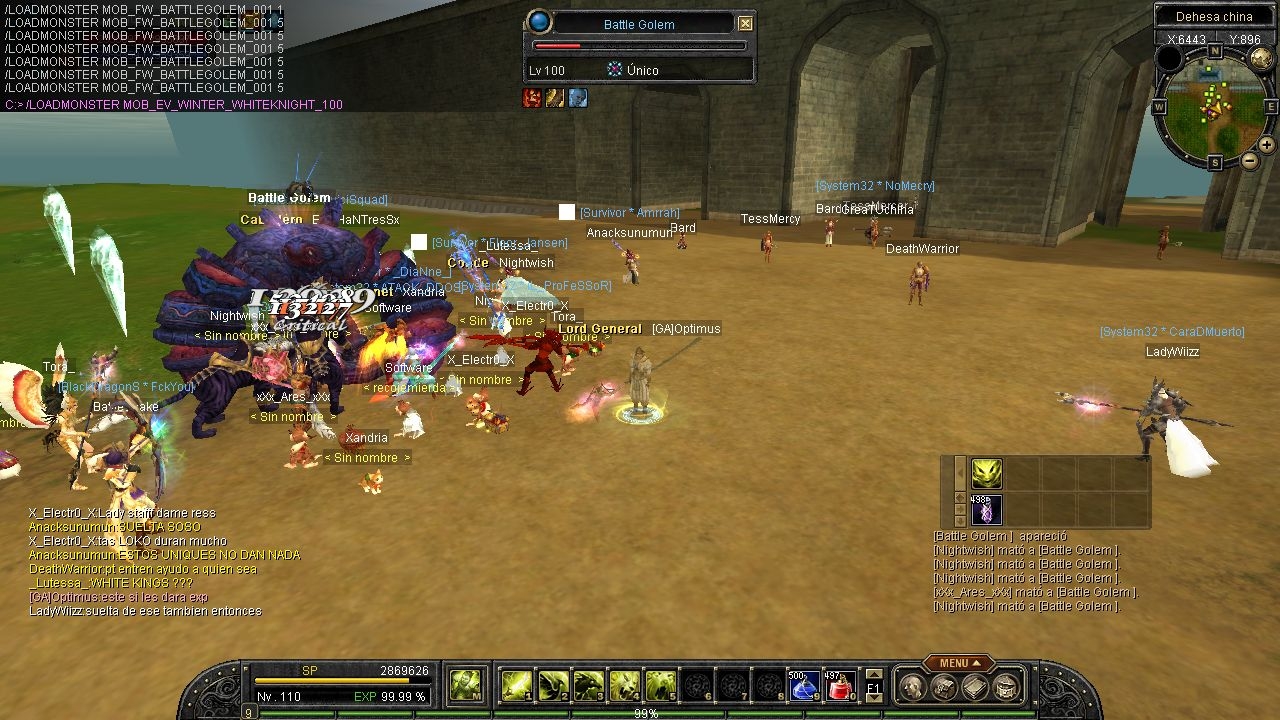The width and height of the screenshot is (1280, 720).
Task: Cast the wolf skill in hotbar slot 3
Action: pos(587,686)
